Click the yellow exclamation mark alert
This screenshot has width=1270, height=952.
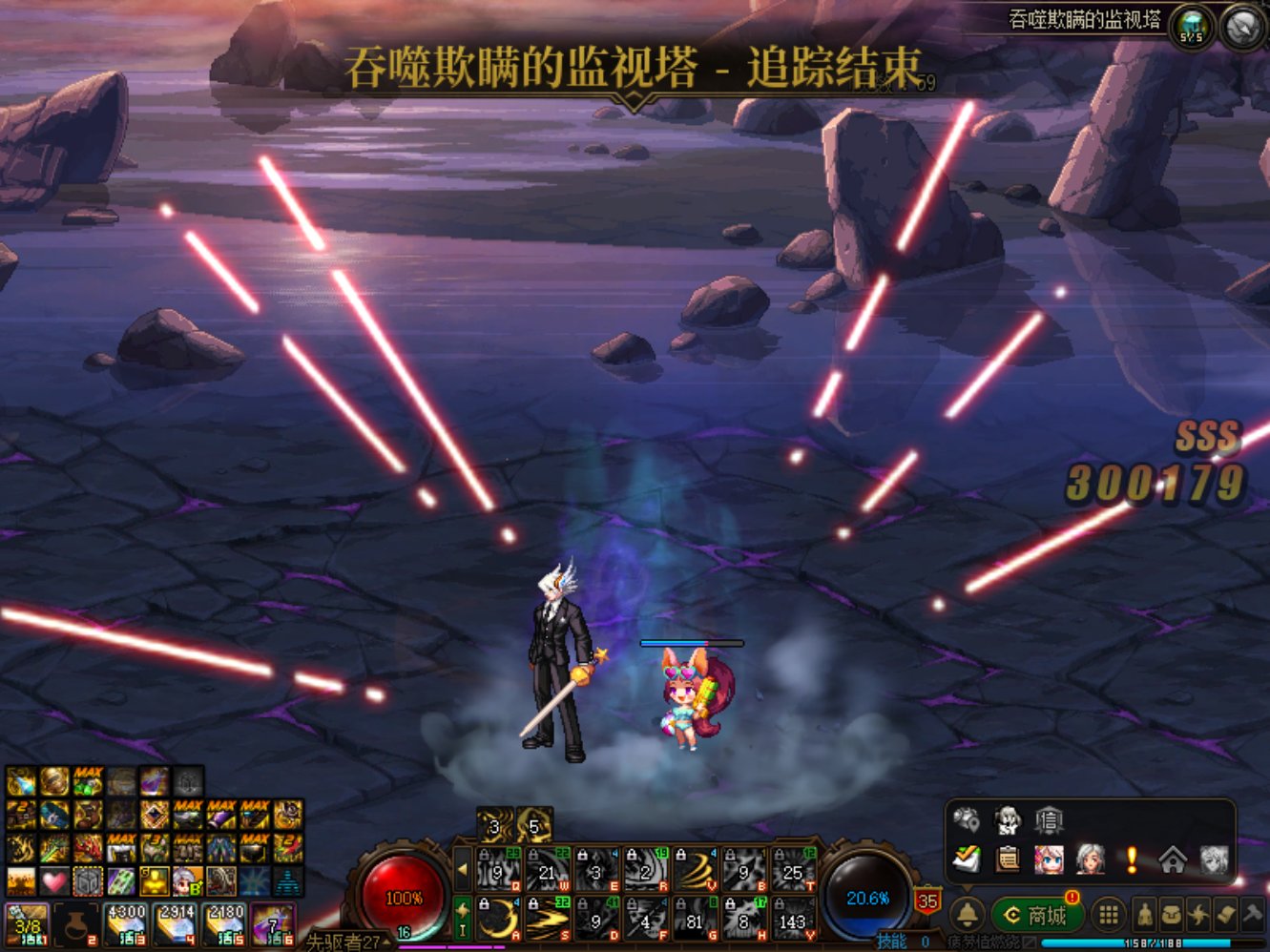(x=1132, y=859)
